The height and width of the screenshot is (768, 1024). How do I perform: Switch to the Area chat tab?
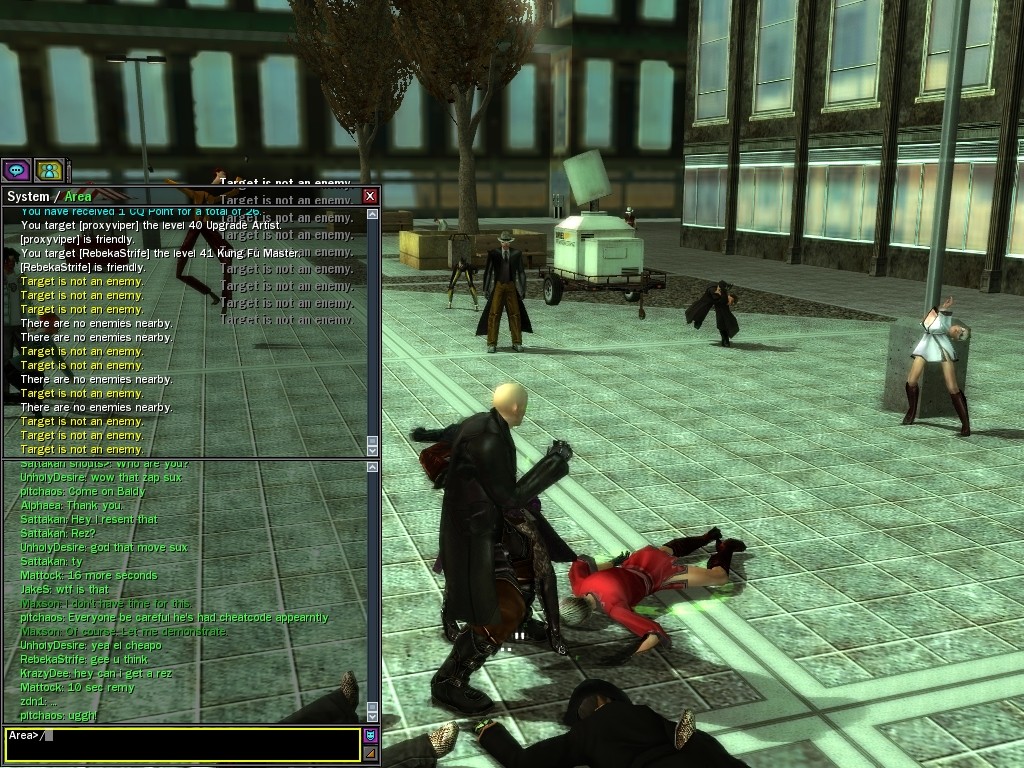pos(78,197)
